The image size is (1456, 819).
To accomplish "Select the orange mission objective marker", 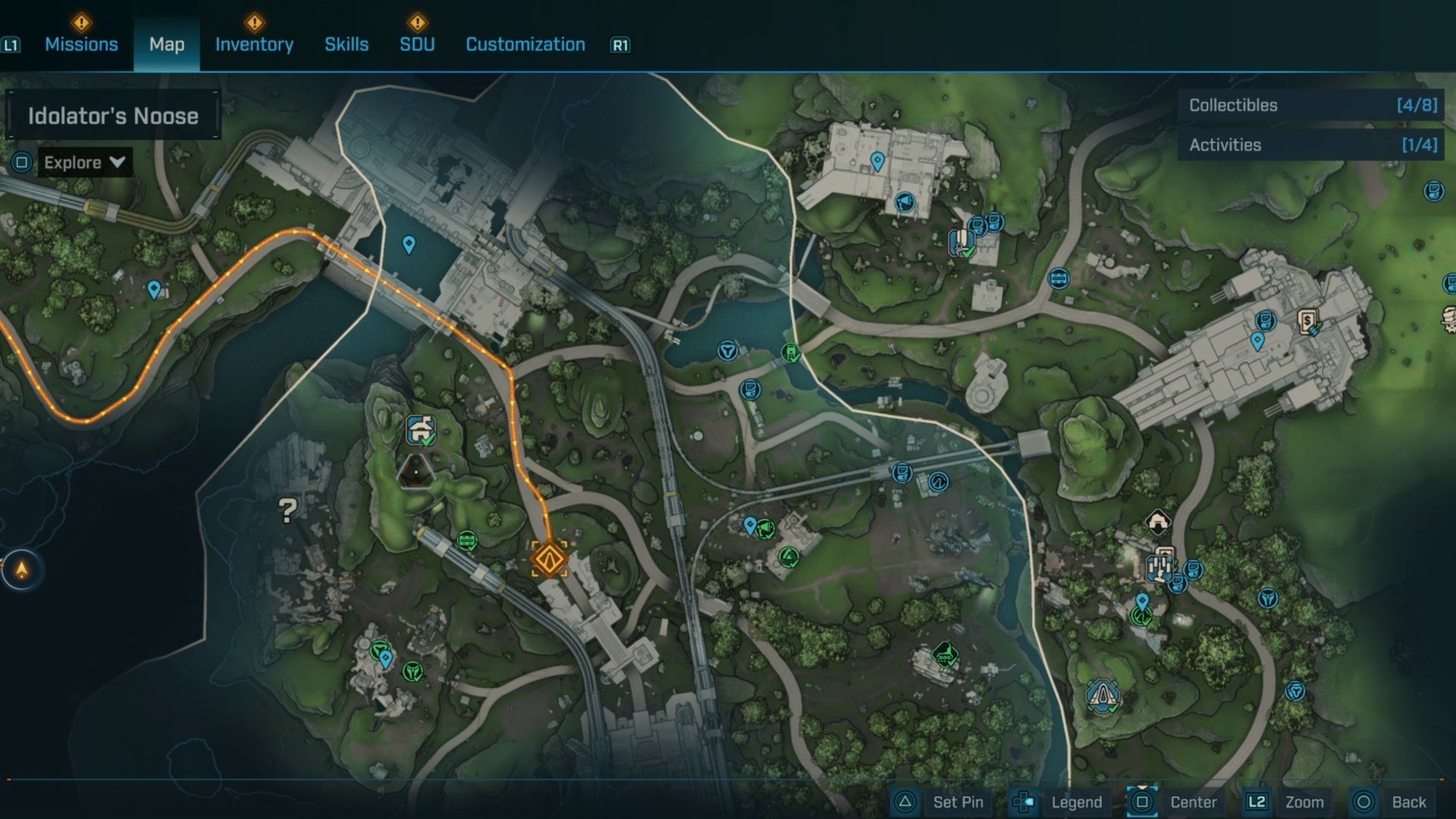I will click(549, 559).
